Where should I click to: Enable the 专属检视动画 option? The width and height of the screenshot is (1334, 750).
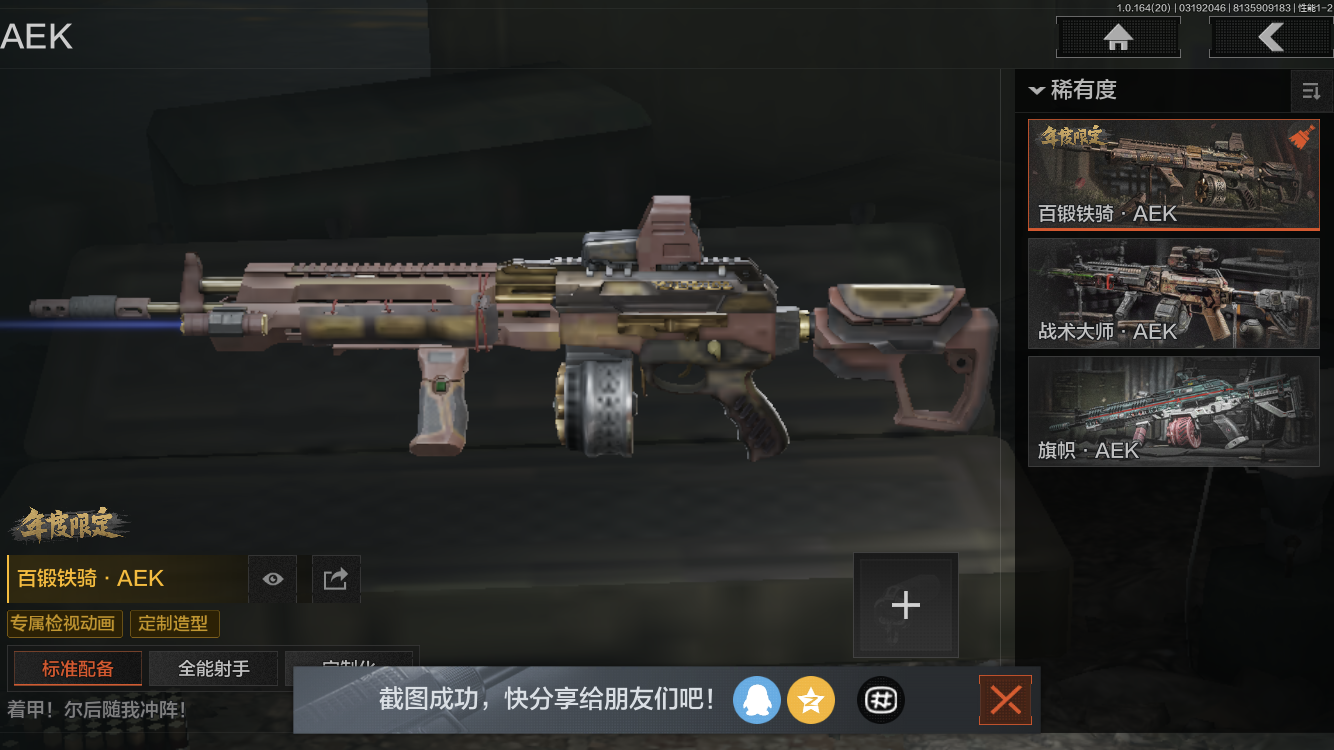coord(64,623)
